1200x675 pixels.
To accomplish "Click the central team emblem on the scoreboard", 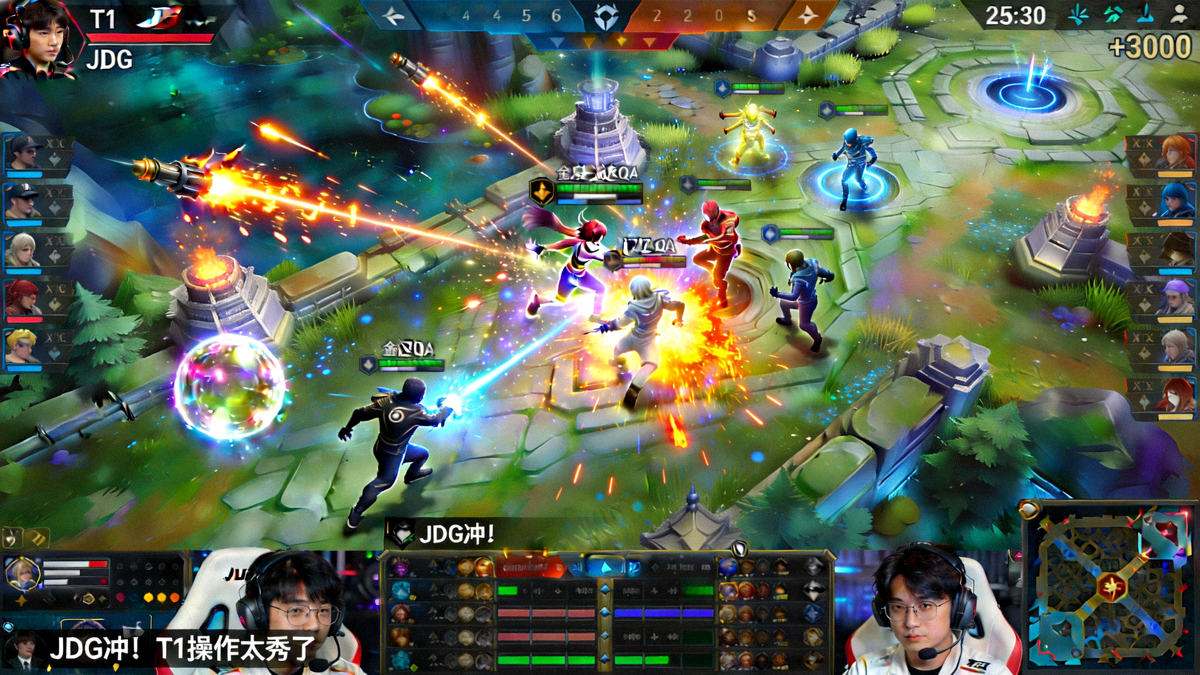I will [605, 17].
